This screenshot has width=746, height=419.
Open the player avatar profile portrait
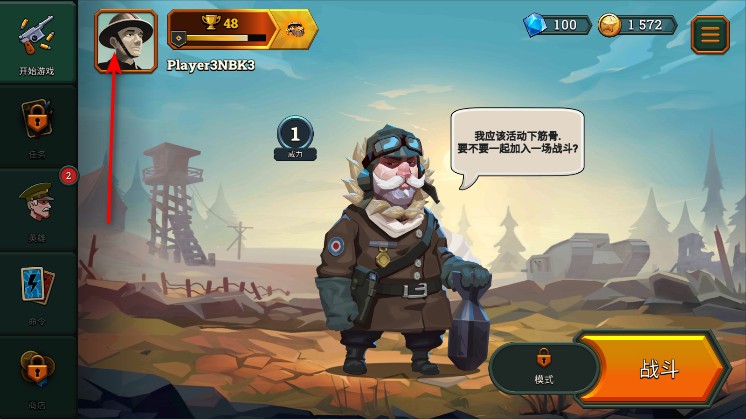pos(126,41)
